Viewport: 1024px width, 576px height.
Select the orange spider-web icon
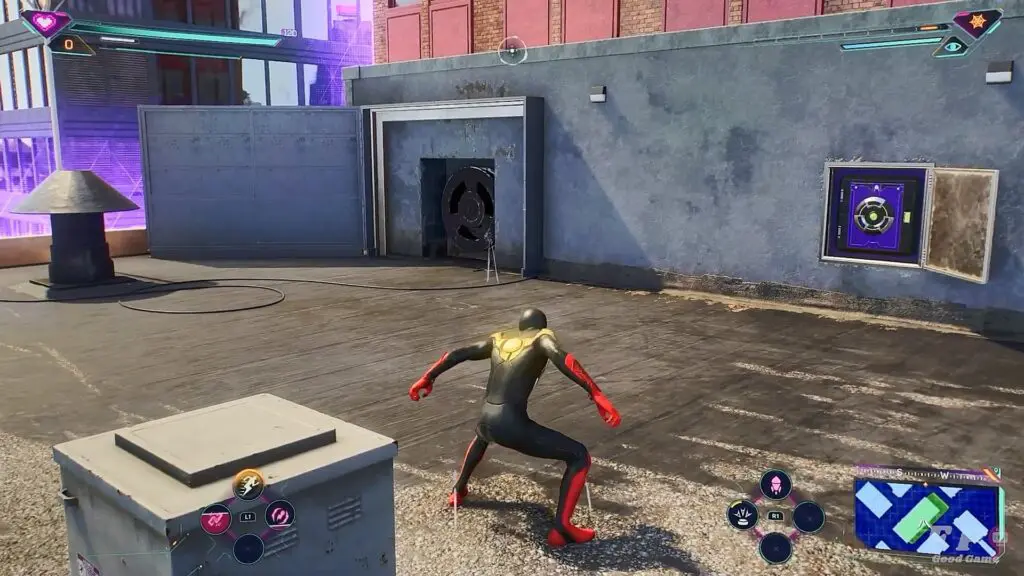pyautogui.click(x=977, y=22)
